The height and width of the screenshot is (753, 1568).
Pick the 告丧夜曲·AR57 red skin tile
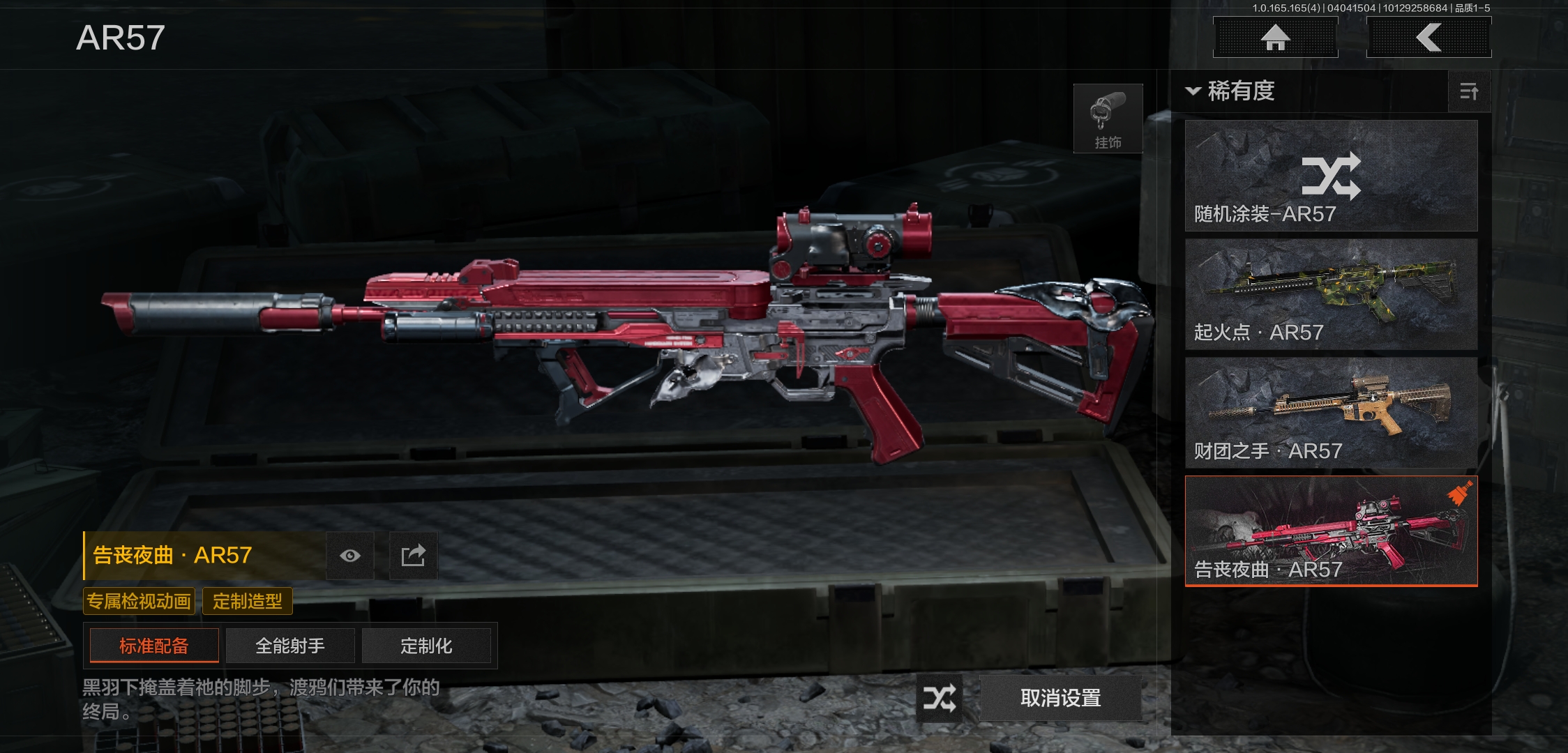pos(1331,531)
